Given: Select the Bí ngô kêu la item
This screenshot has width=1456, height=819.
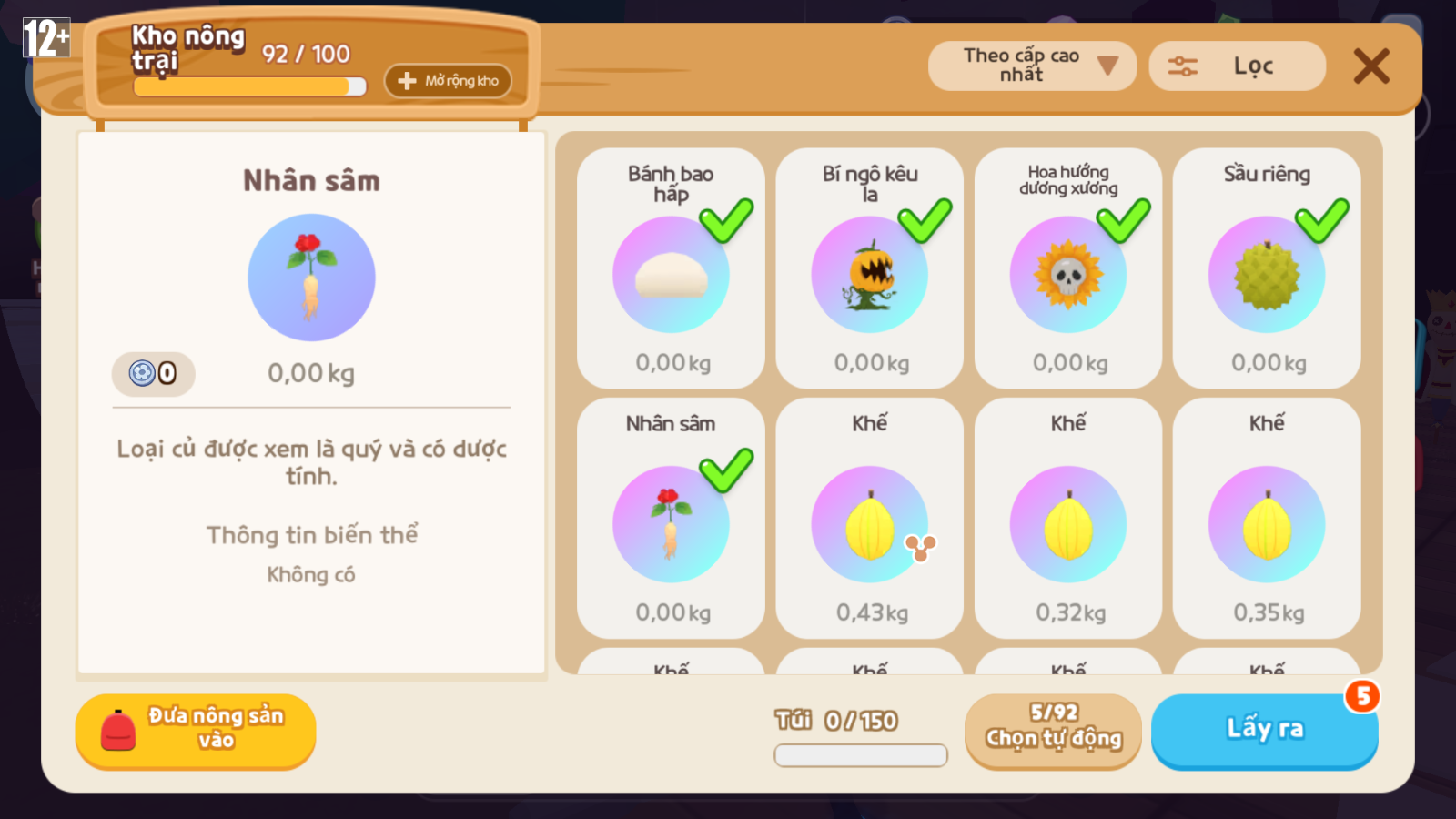Looking at the screenshot, I should pos(869,269).
